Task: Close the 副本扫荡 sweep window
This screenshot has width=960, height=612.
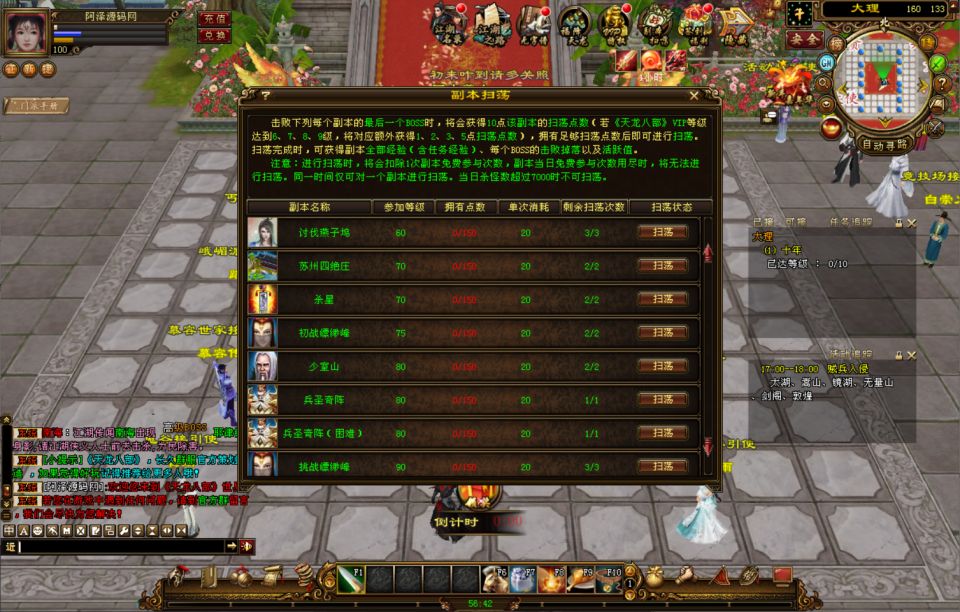Action: (x=693, y=96)
